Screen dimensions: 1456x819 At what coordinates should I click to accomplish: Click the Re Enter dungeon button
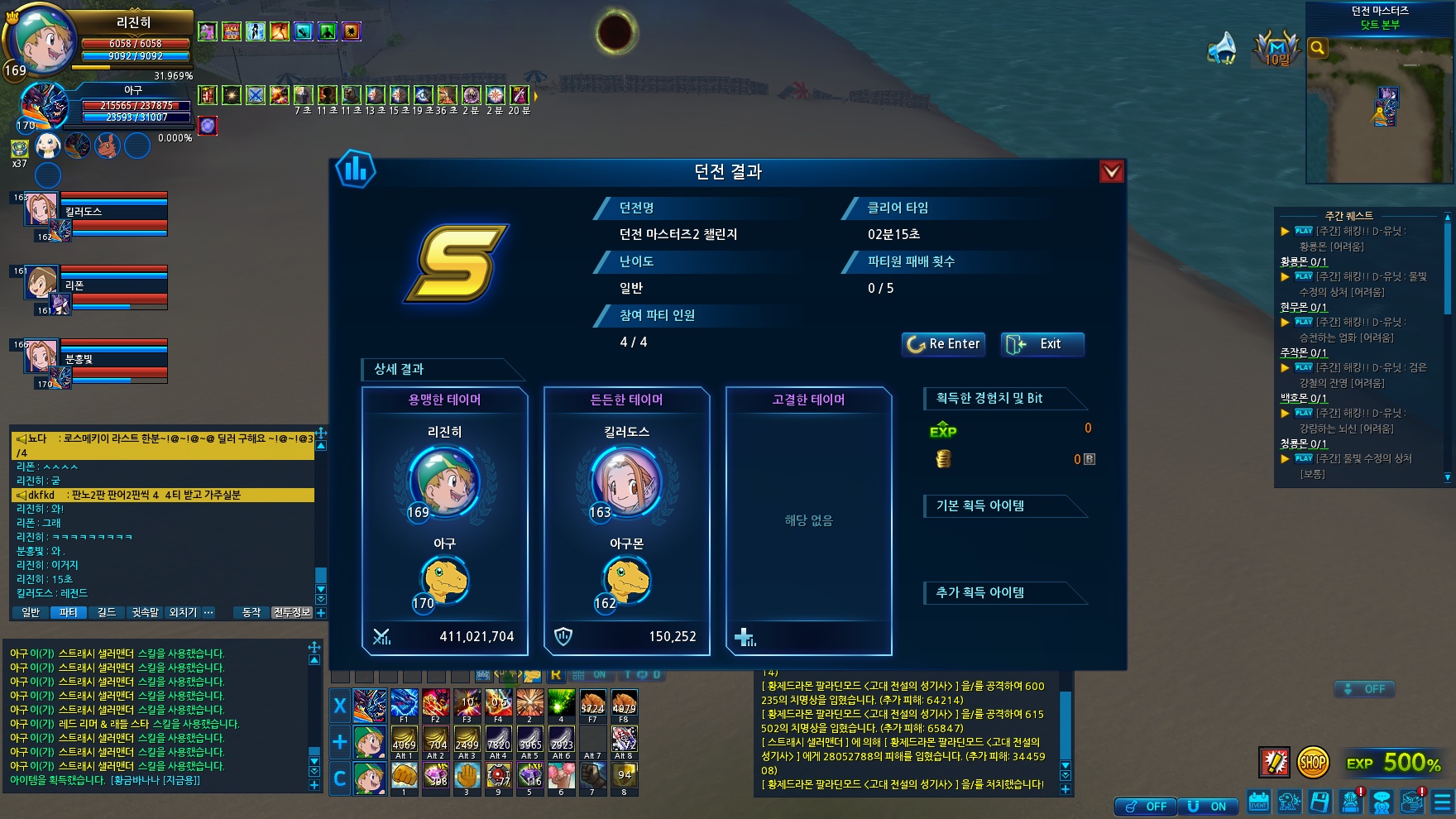943,344
